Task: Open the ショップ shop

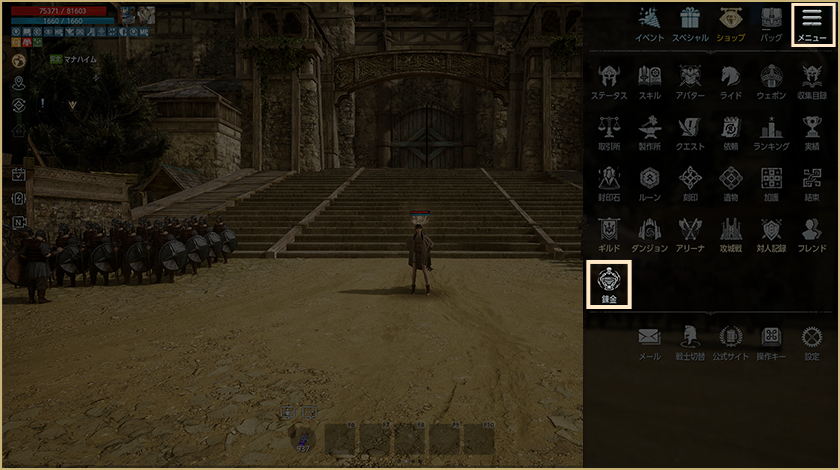Action: [730, 22]
